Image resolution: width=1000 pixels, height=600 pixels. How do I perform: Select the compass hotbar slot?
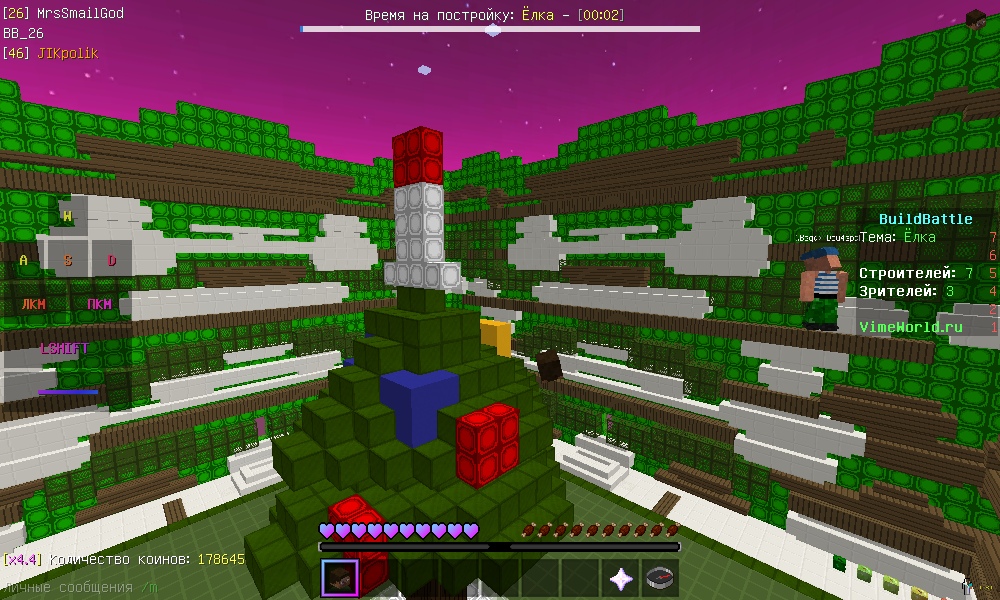coord(660,578)
